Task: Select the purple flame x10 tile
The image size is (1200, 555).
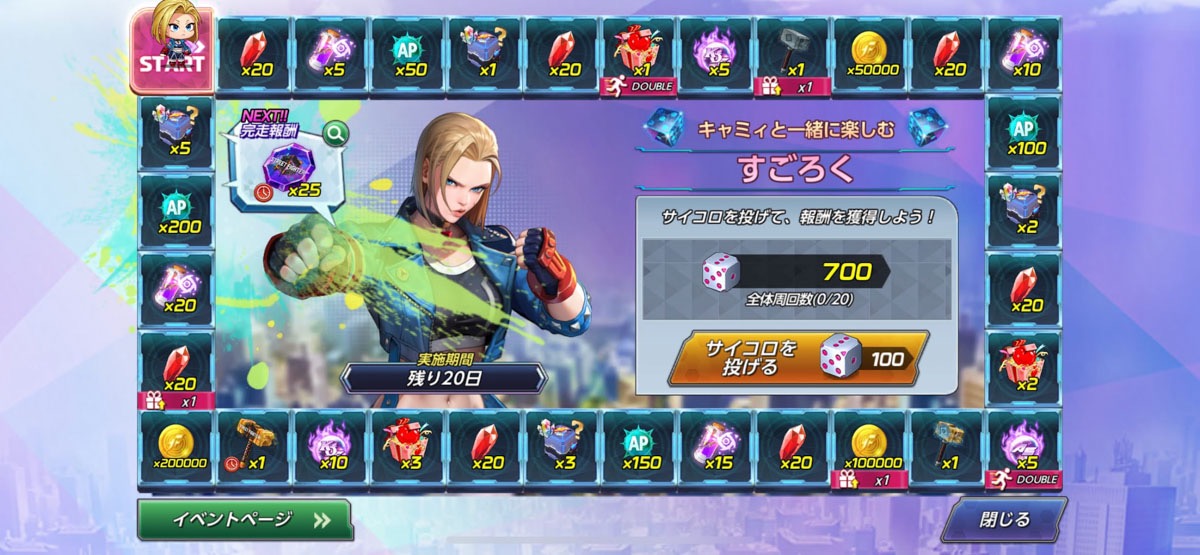Action: coord(331,447)
